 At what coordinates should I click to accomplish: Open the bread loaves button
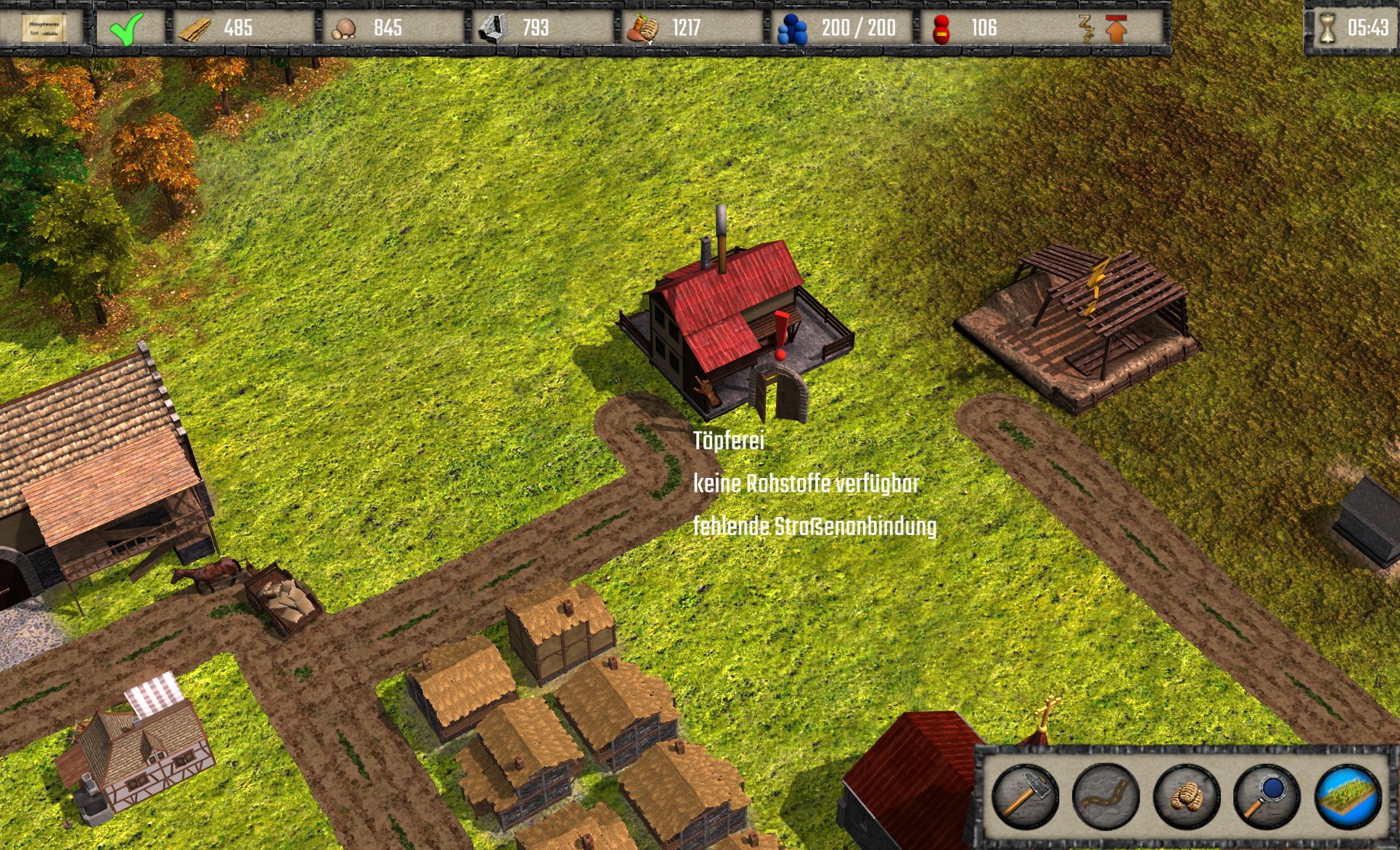[1186, 796]
